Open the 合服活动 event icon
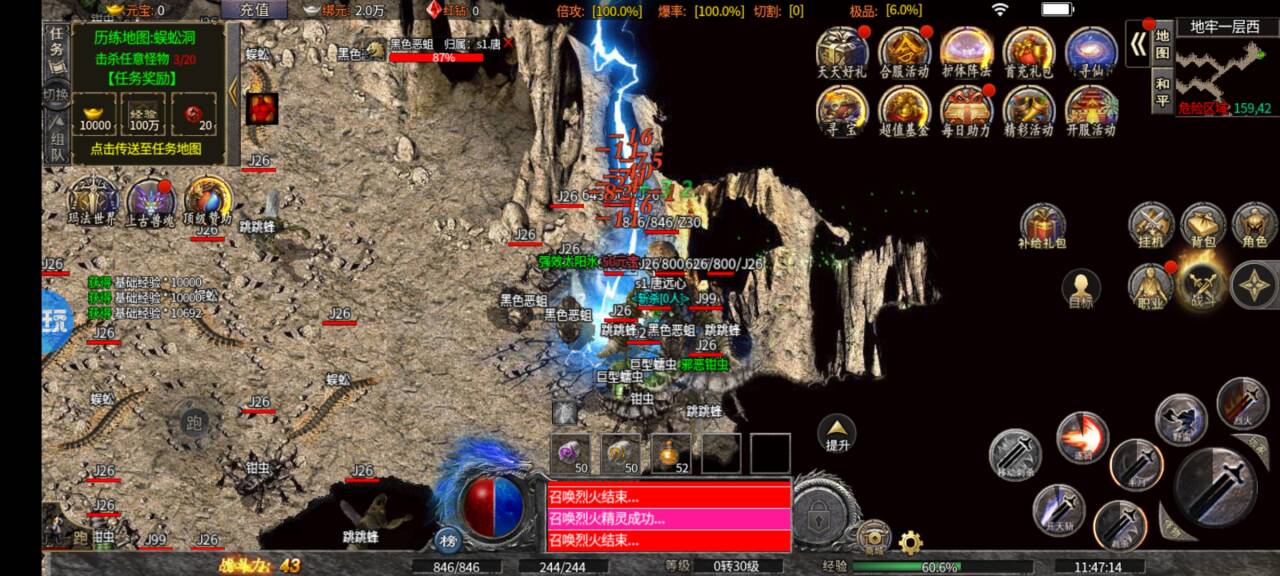 point(904,52)
